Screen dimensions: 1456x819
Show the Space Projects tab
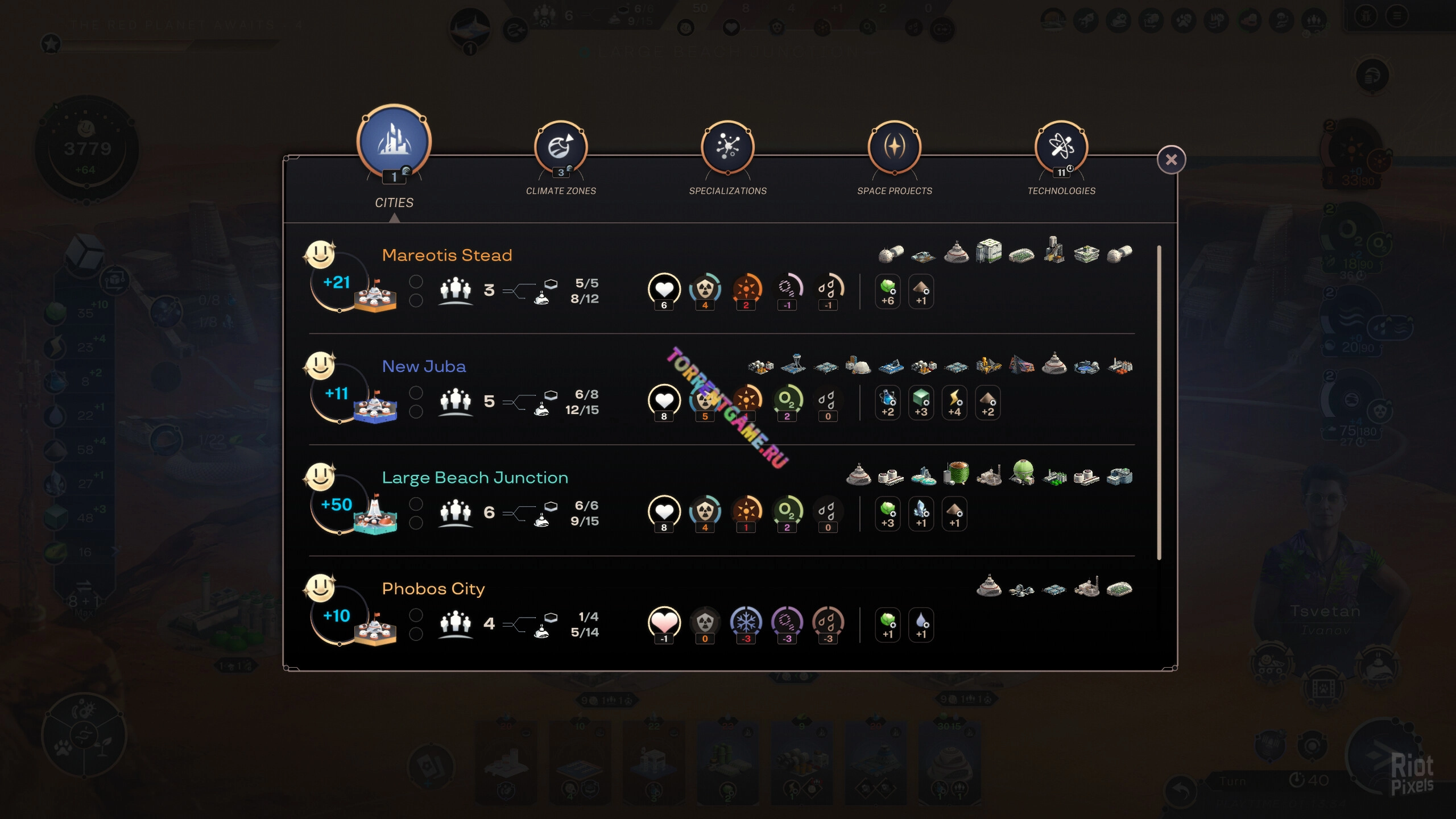click(x=894, y=148)
